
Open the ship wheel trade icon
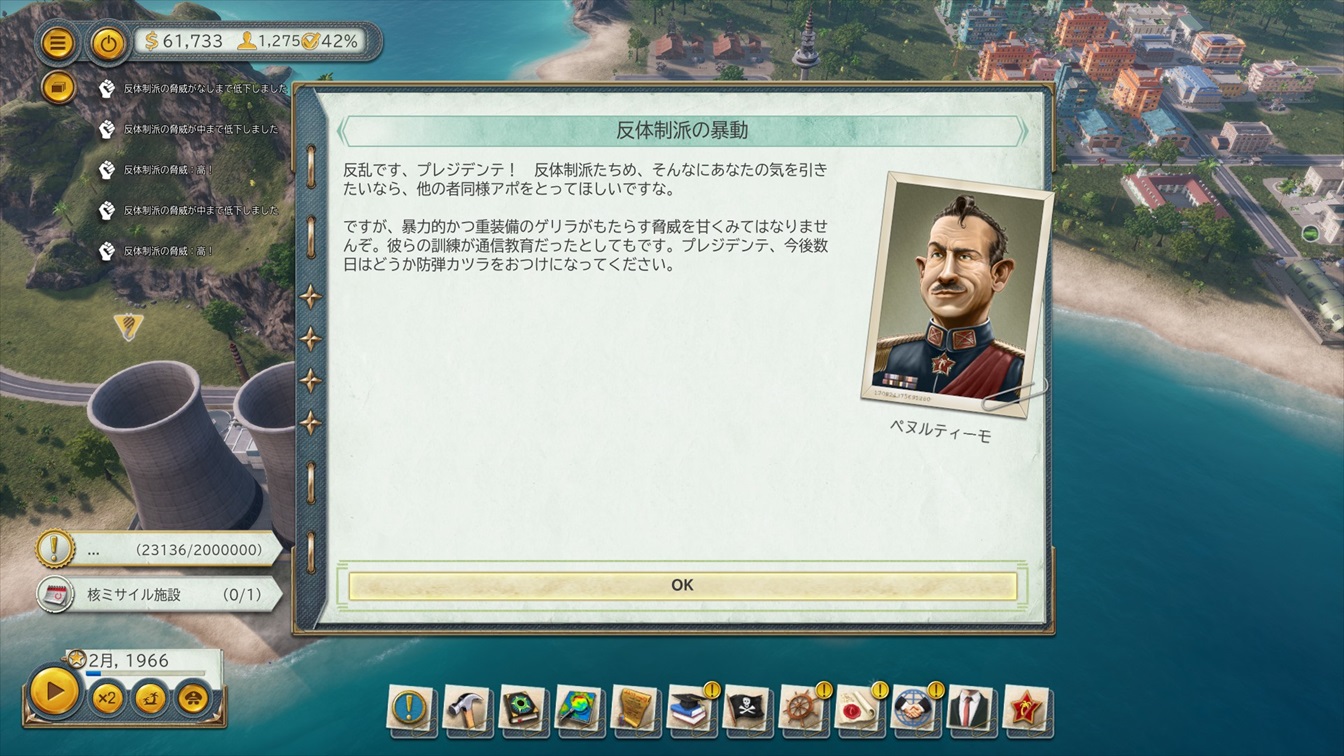pyautogui.click(x=803, y=708)
